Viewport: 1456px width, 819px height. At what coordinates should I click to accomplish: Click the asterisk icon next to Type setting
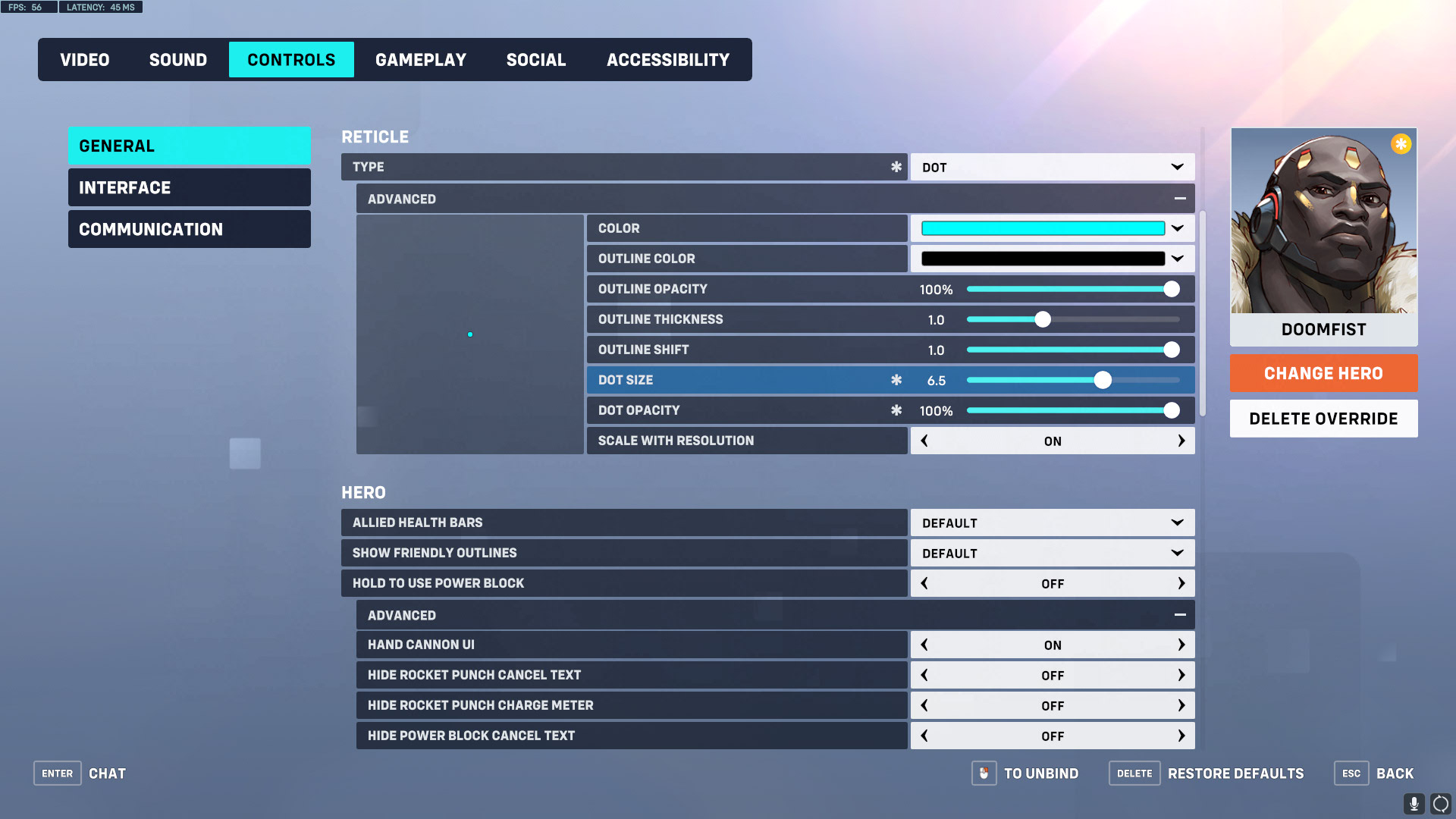pyautogui.click(x=897, y=167)
